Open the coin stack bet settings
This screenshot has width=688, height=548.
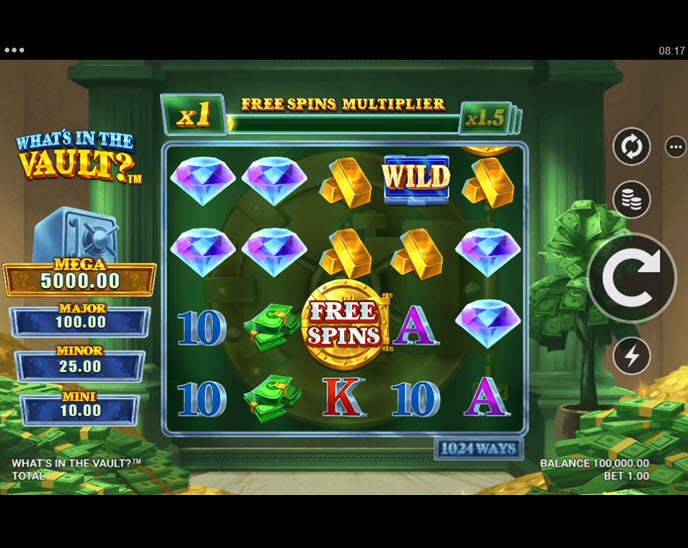(x=631, y=199)
